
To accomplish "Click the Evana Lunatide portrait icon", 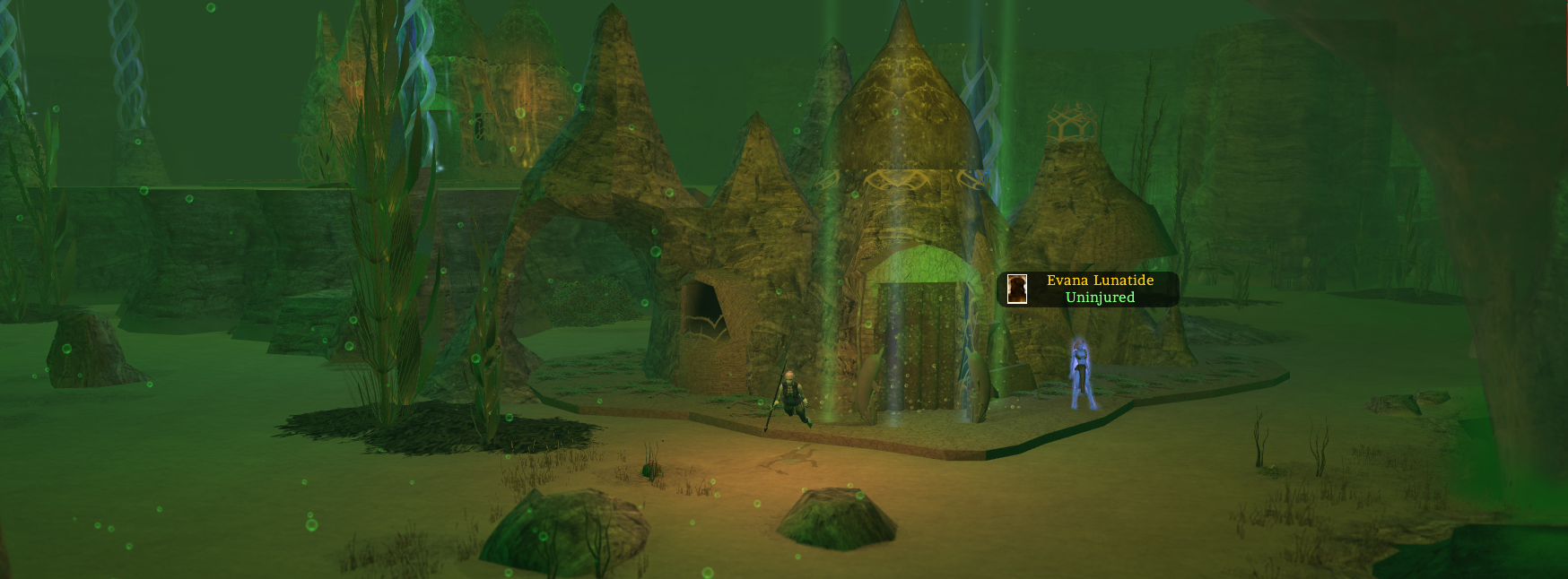I will tap(1016, 289).
